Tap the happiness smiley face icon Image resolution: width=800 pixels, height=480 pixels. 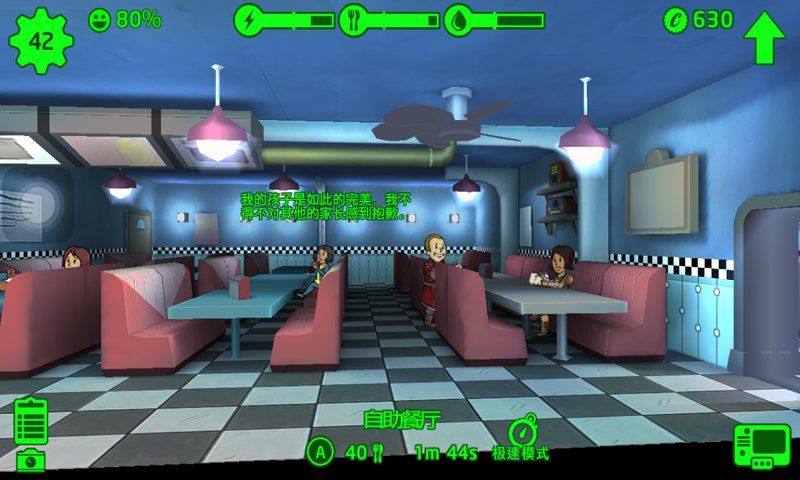pyautogui.click(x=99, y=19)
